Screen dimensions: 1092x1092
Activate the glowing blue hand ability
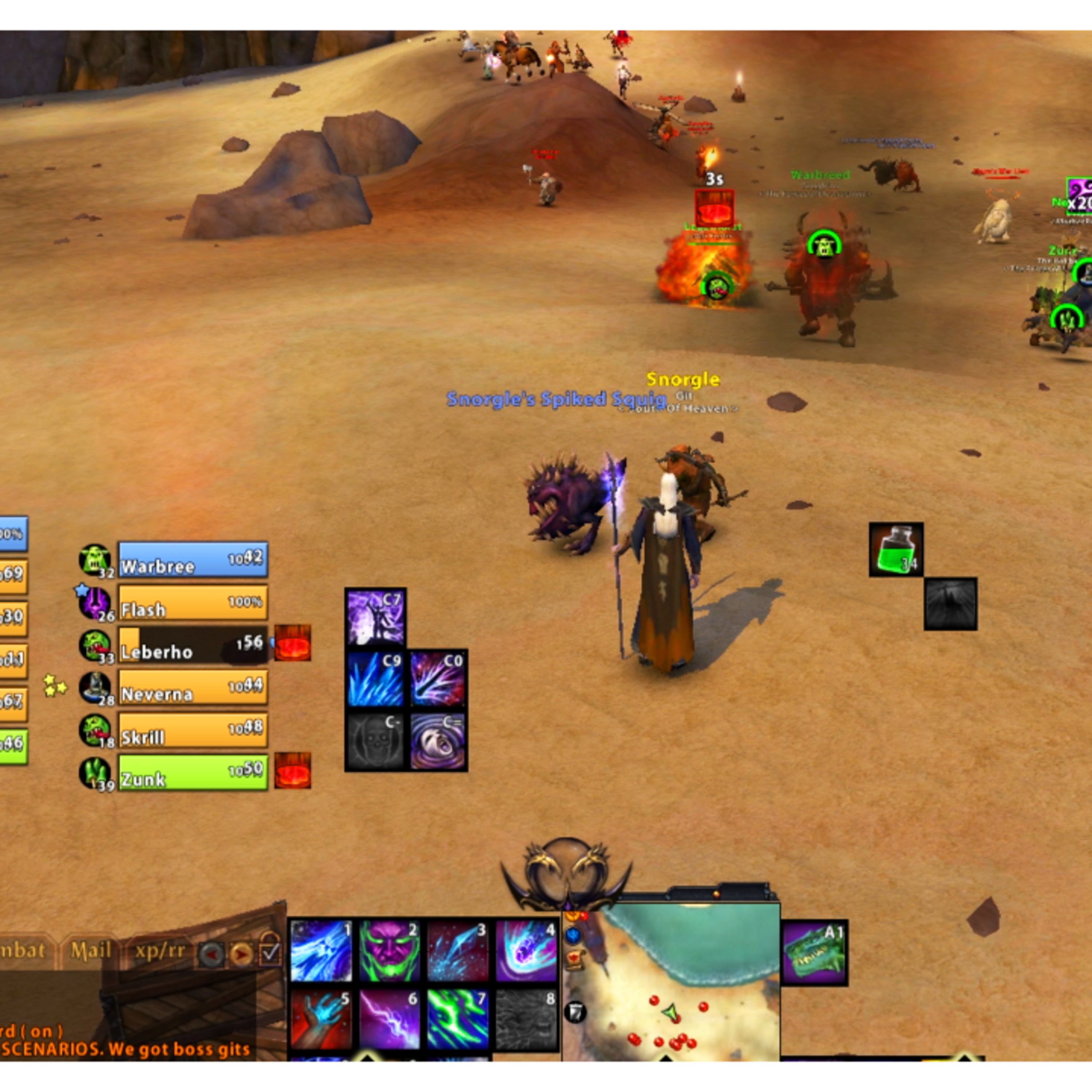click(321, 1019)
